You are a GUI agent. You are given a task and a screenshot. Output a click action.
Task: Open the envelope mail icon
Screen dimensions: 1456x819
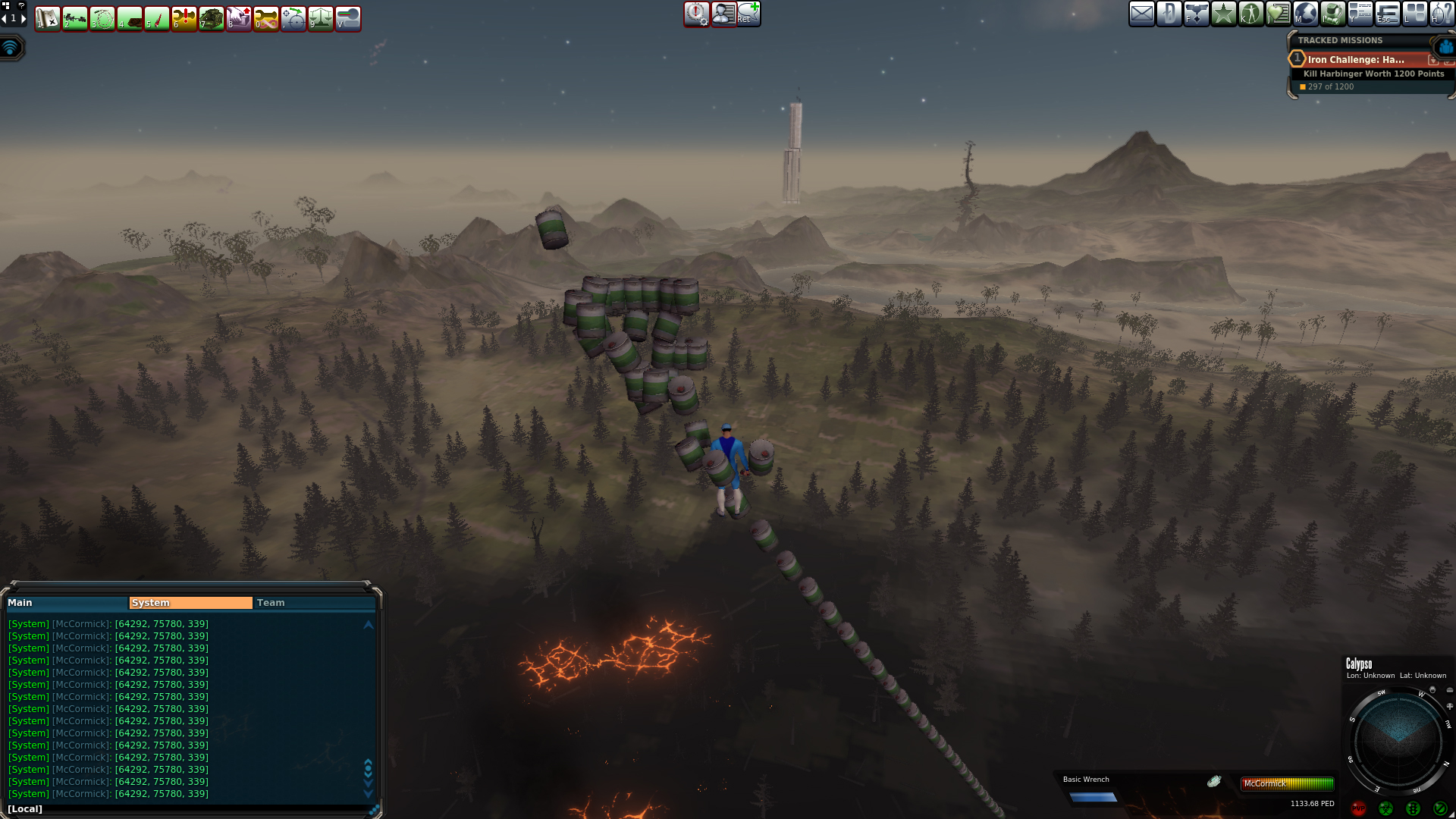tap(1141, 14)
